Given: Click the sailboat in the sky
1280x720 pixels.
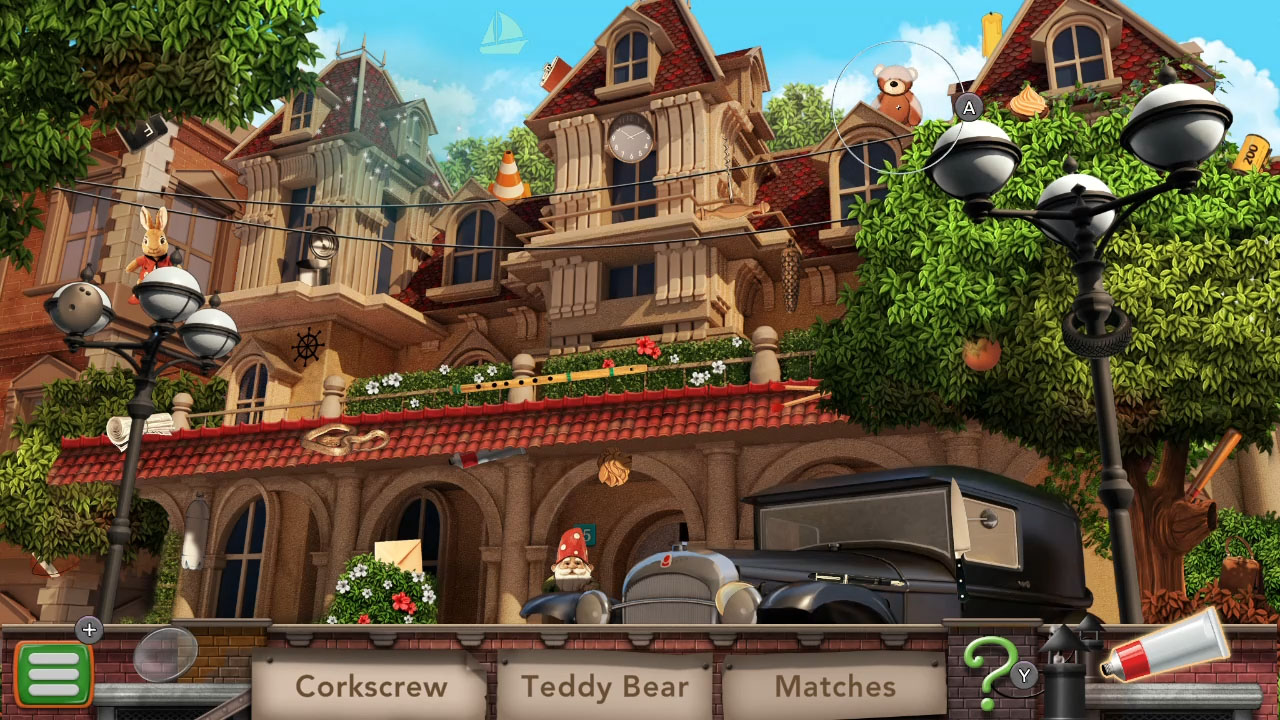Looking at the screenshot, I should [x=501, y=30].
